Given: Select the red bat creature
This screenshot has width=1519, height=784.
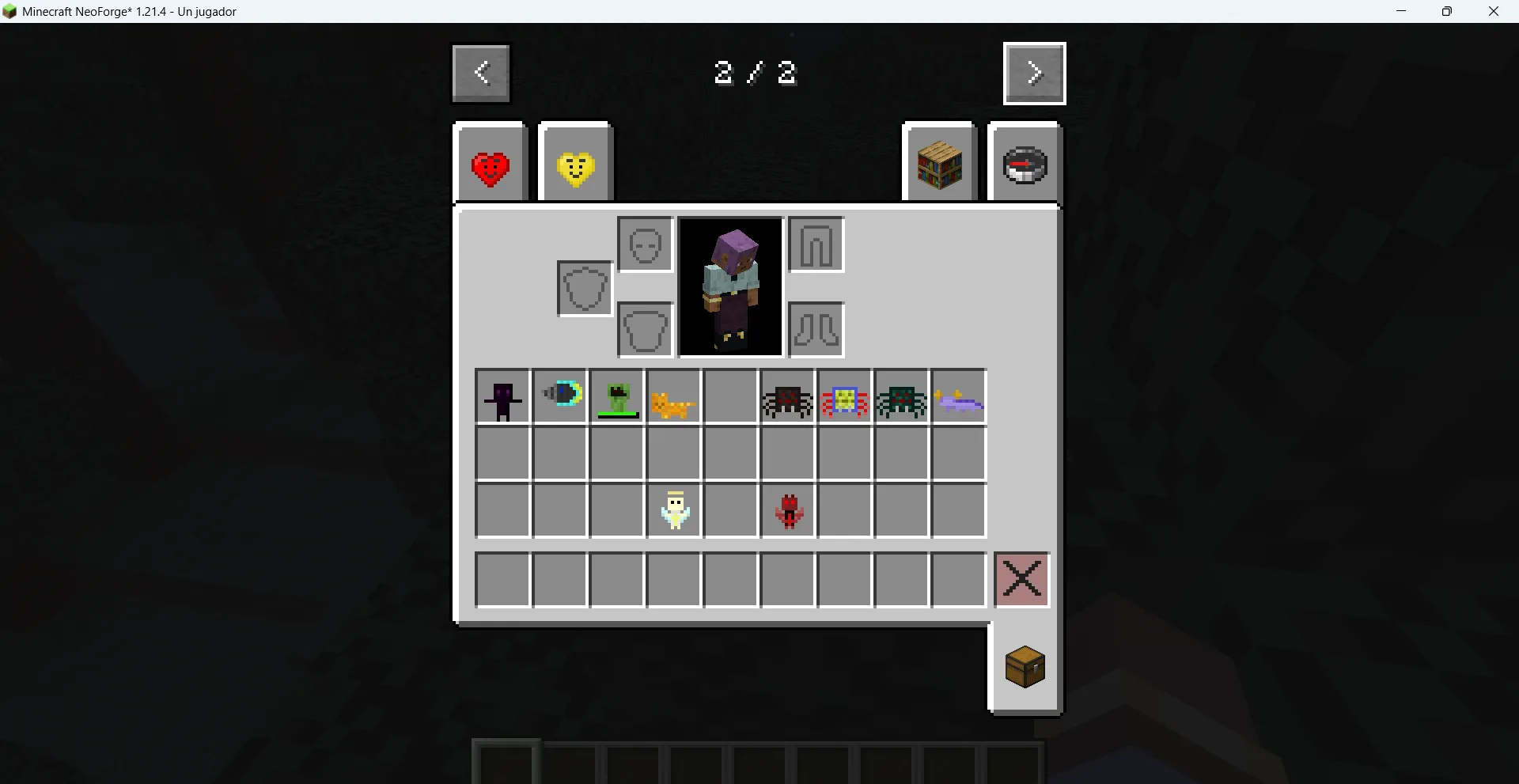Looking at the screenshot, I should tap(787, 510).
